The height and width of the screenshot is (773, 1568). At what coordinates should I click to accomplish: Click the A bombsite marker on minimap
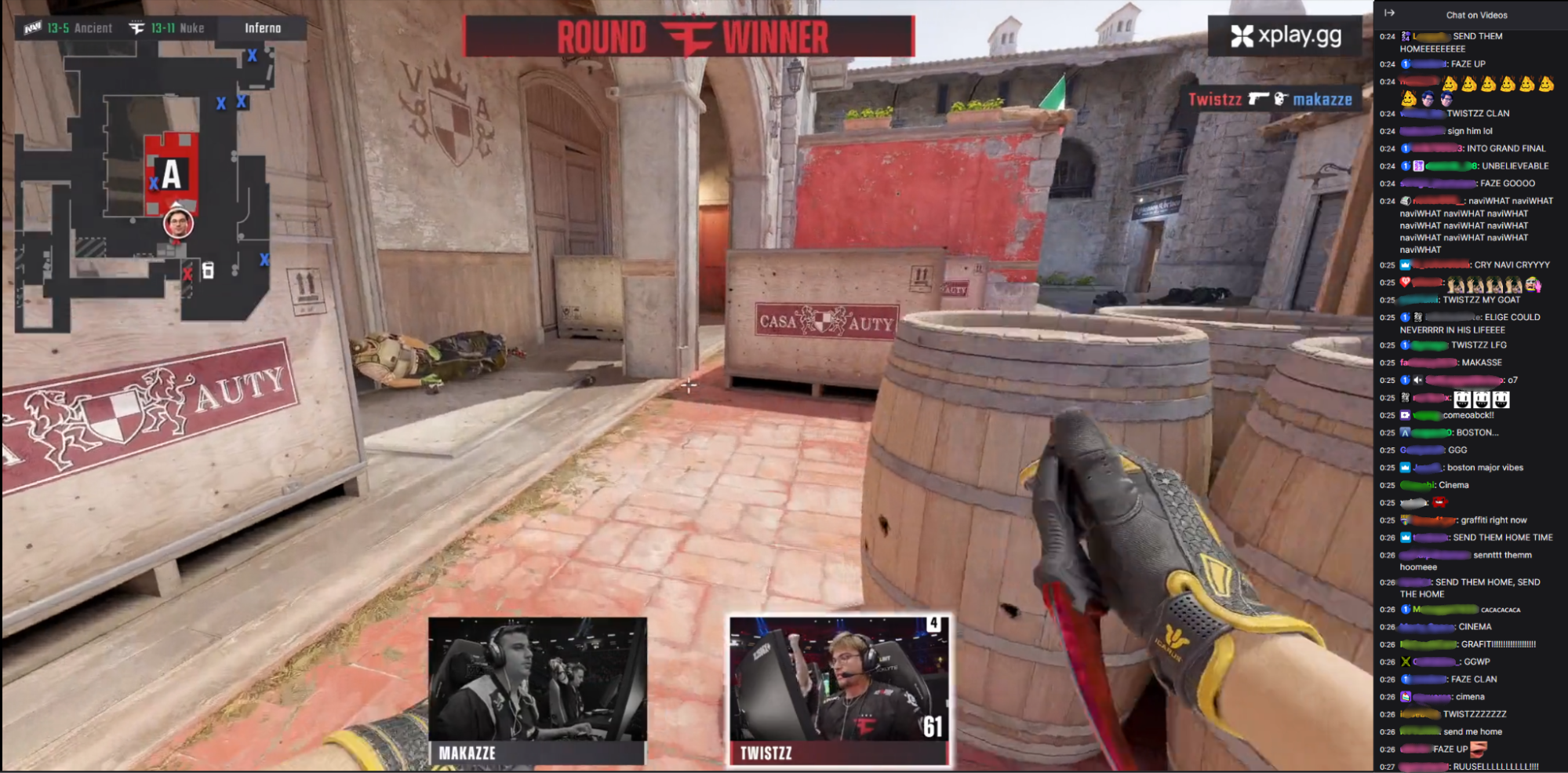click(x=171, y=173)
